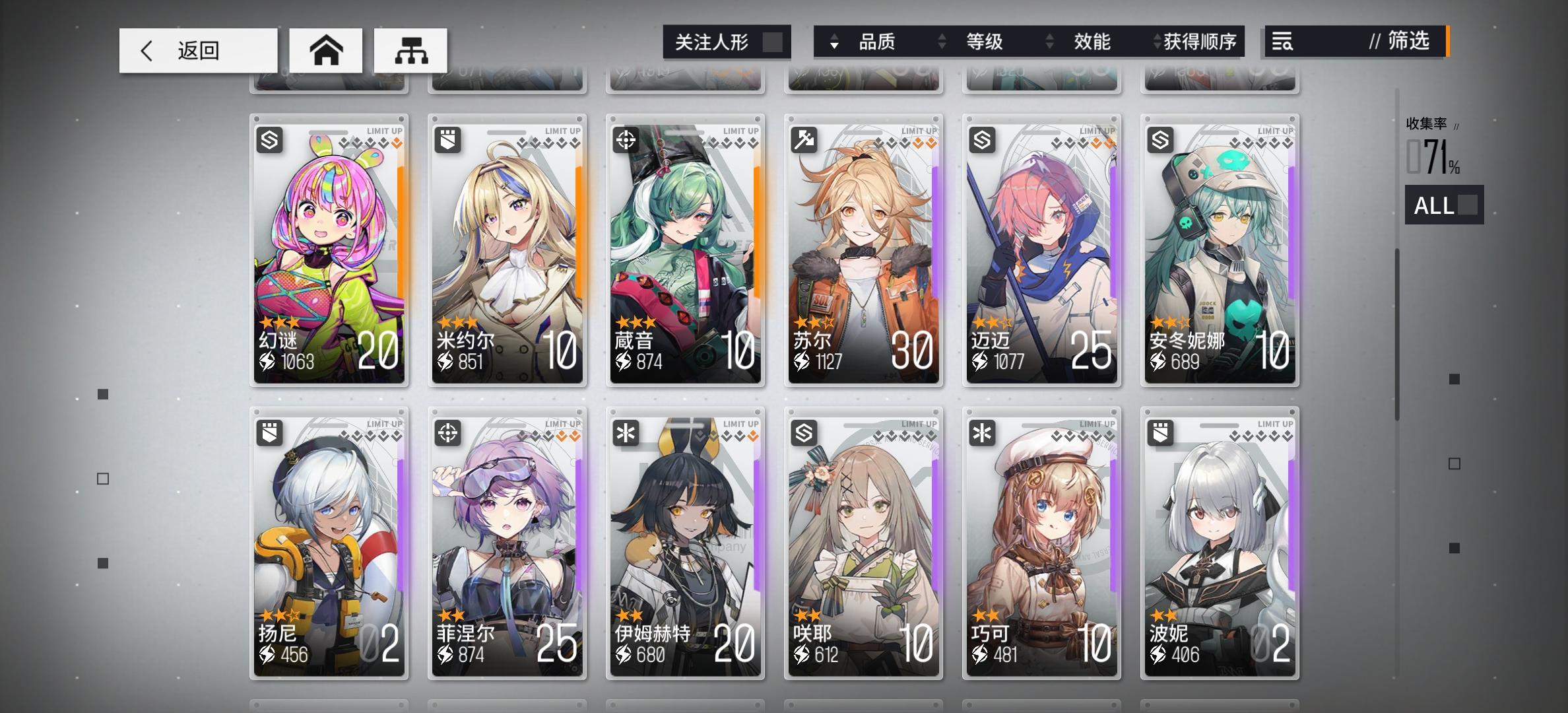Select the 迈迈 character card
This screenshot has height=713, width=1568.
coord(1041,248)
